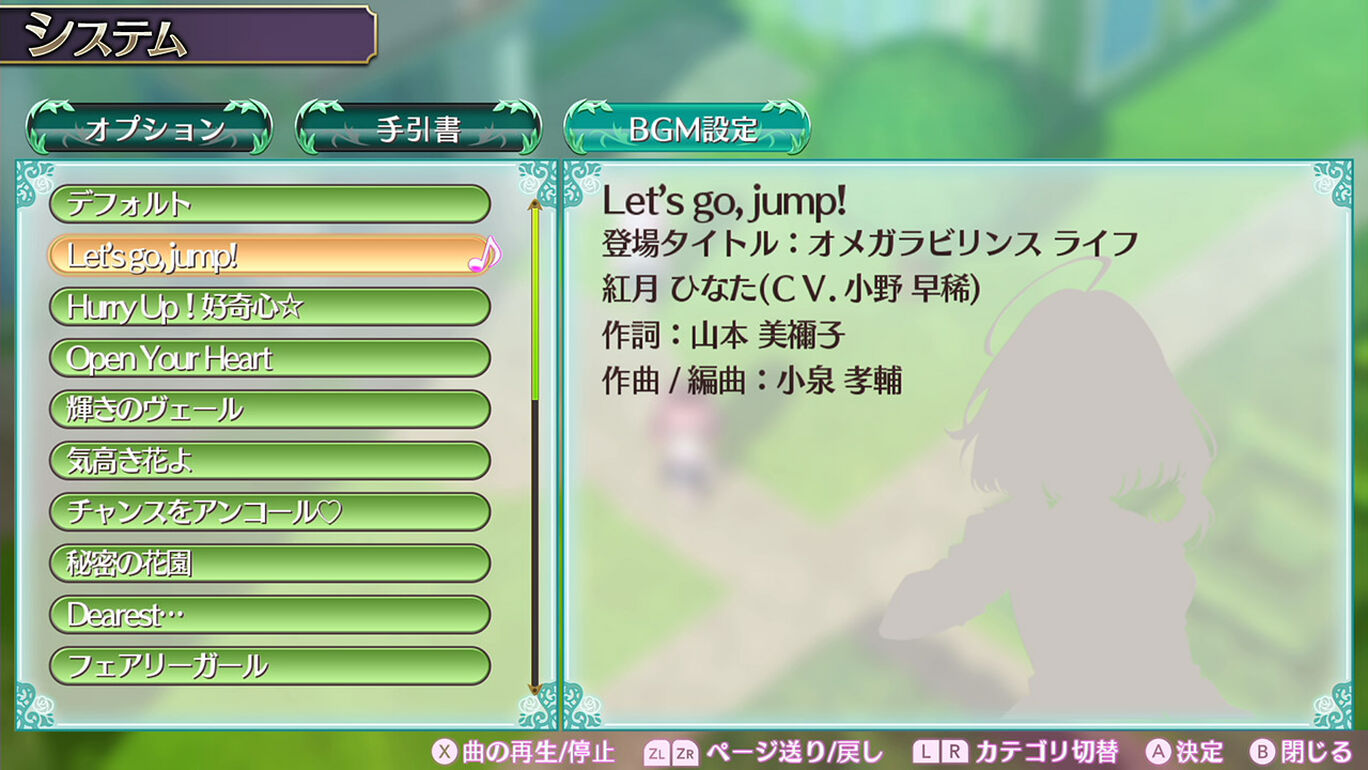This screenshot has height=770, width=1368.
Task: Open the 手引書 tab
Action: pyautogui.click(x=418, y=128)
